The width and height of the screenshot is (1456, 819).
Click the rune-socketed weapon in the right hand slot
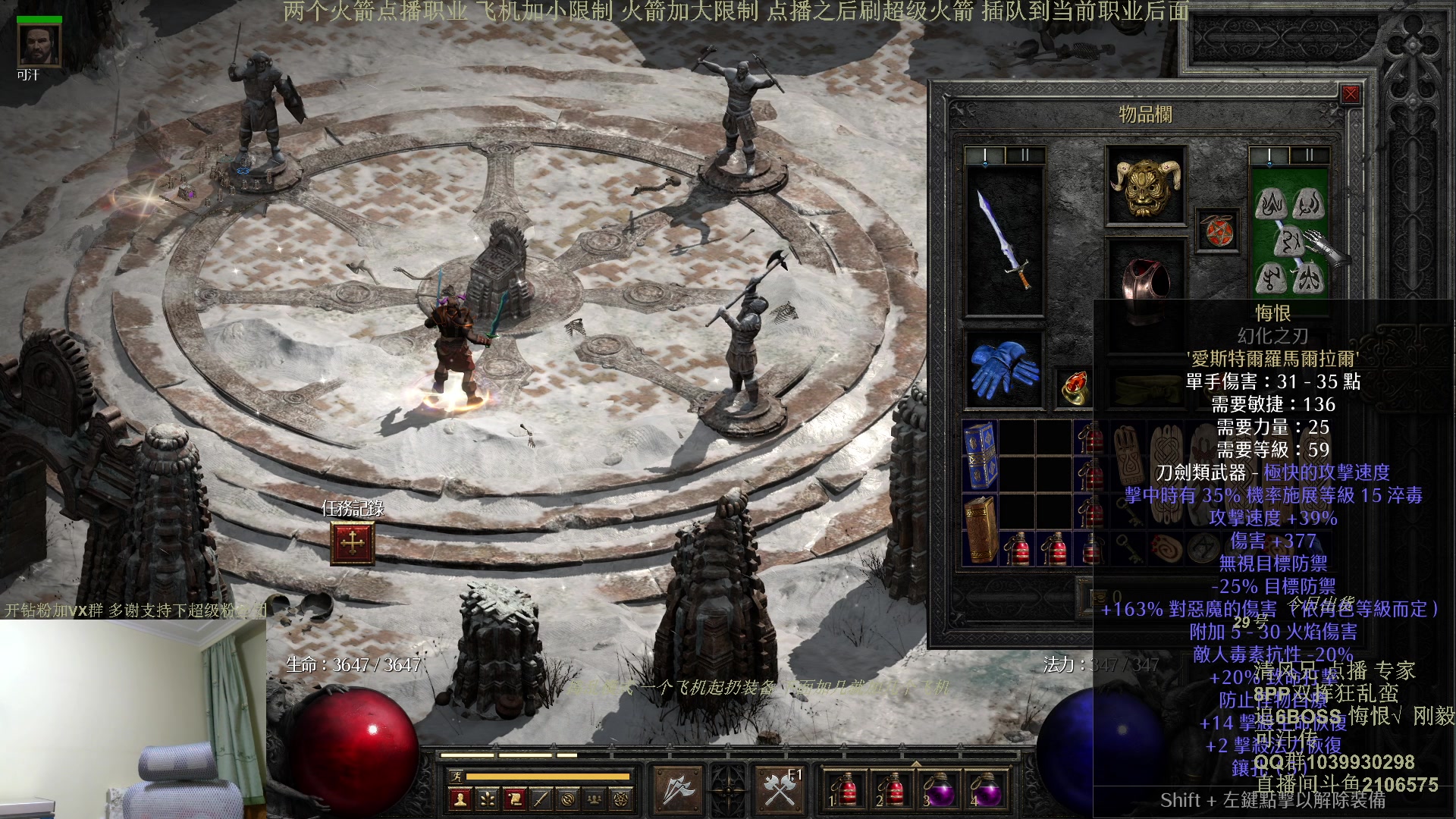(x=1289, y=243)
